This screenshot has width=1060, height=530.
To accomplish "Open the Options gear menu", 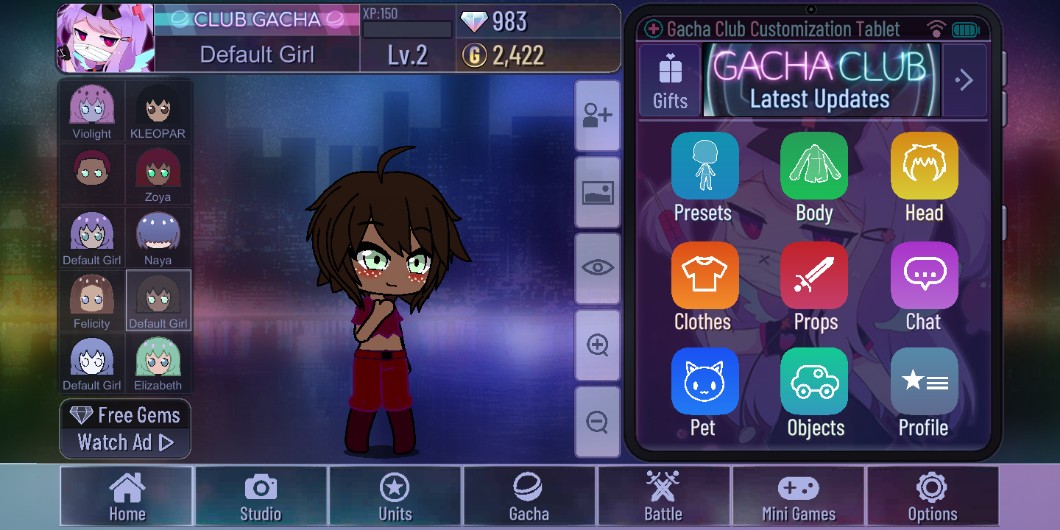I will point(932,496).
